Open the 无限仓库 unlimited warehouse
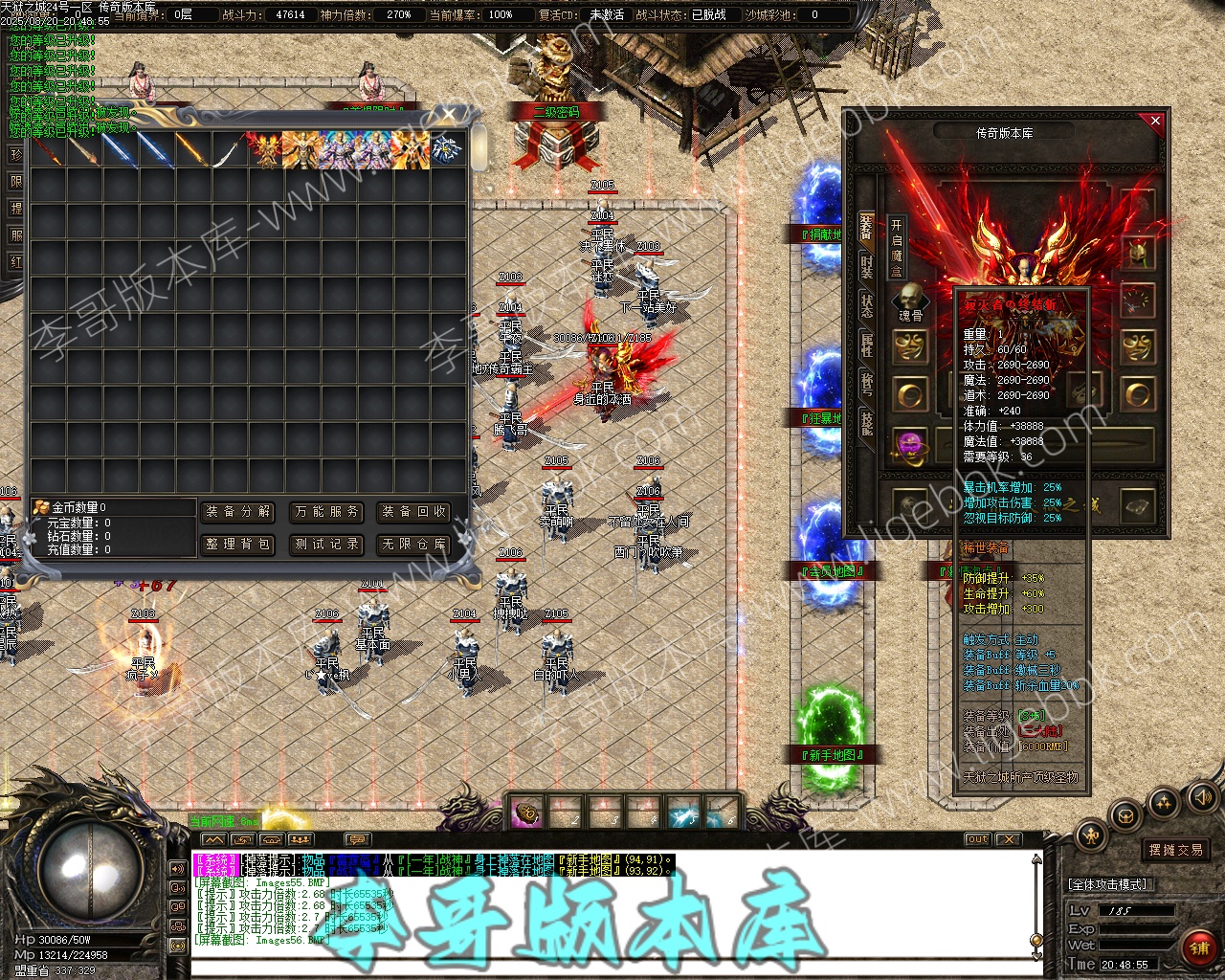The width and height of the screenshot is (1225, 980). (x=414, y=545)
